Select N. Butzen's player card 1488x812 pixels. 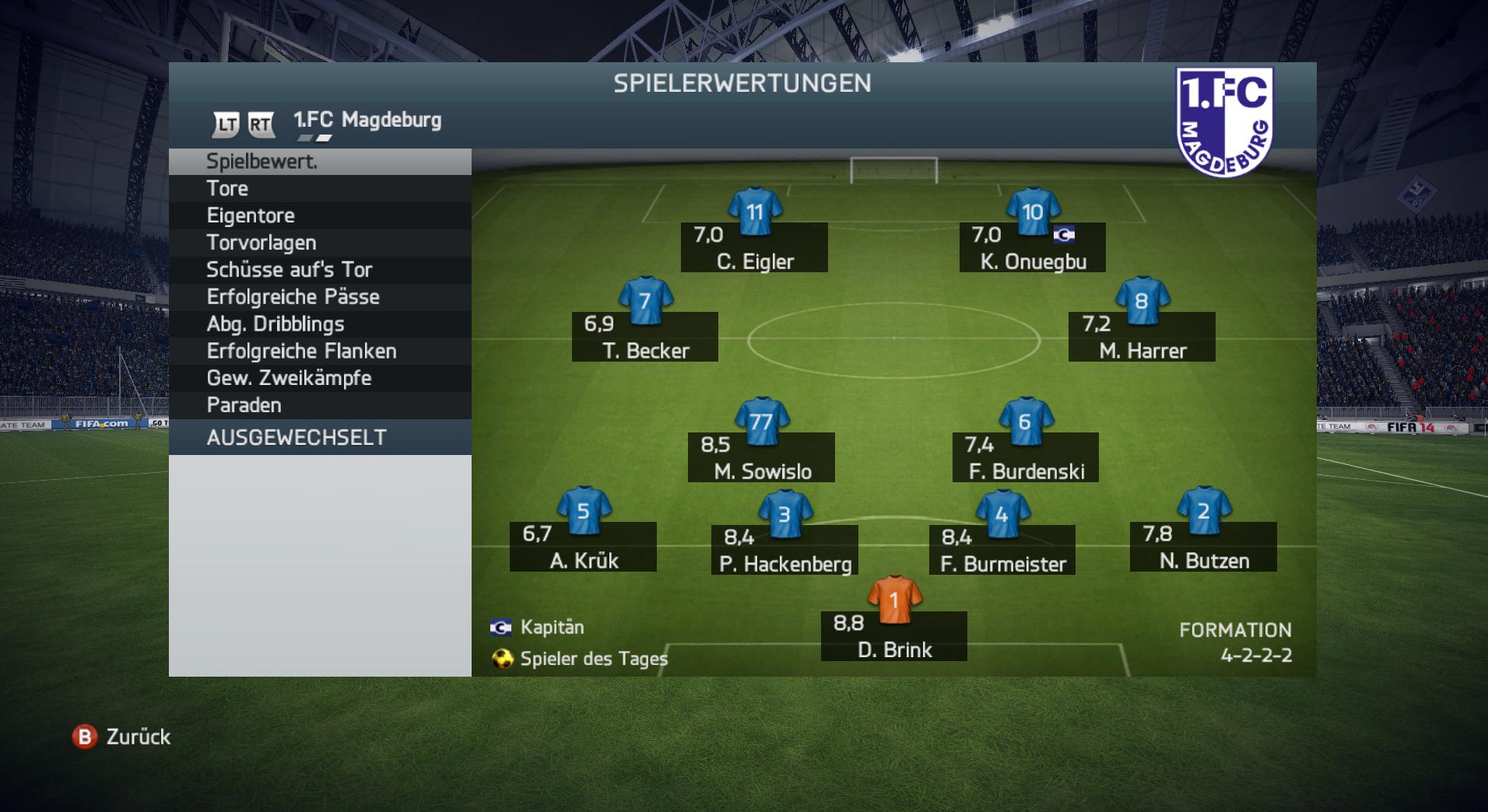(x=1203, y=546)
